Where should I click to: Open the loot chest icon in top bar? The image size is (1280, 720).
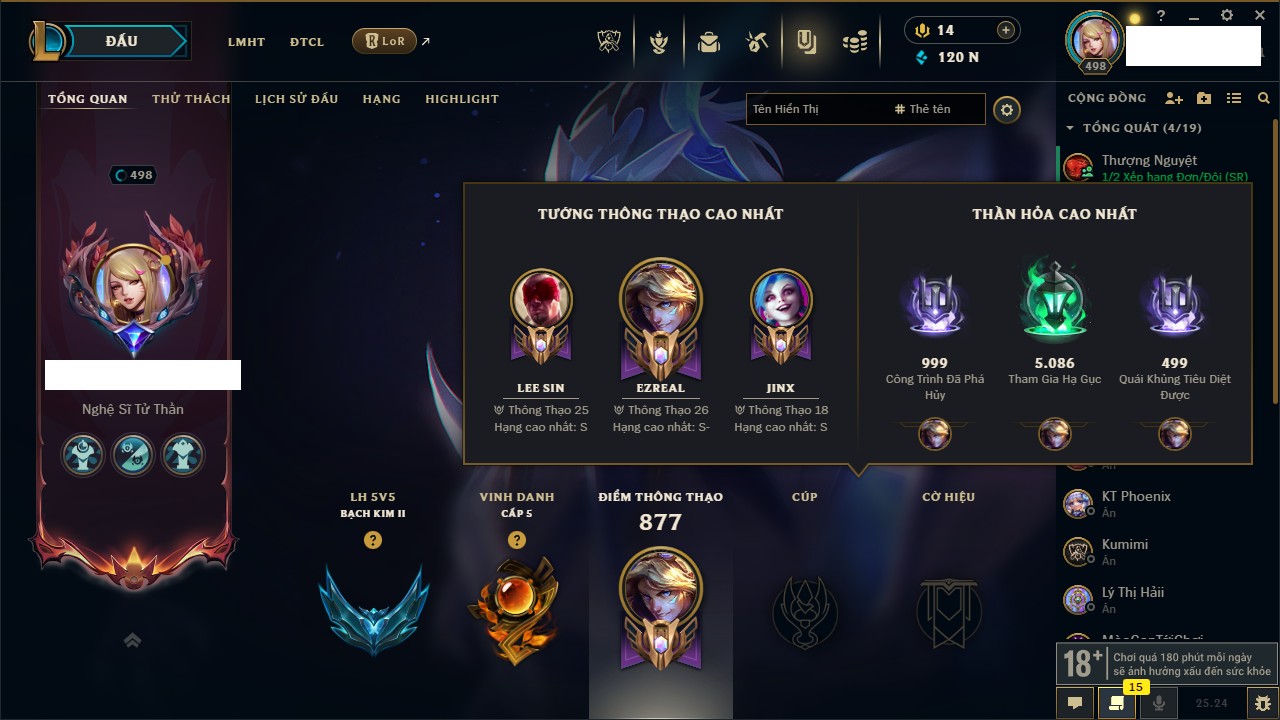tap(709, 42)
